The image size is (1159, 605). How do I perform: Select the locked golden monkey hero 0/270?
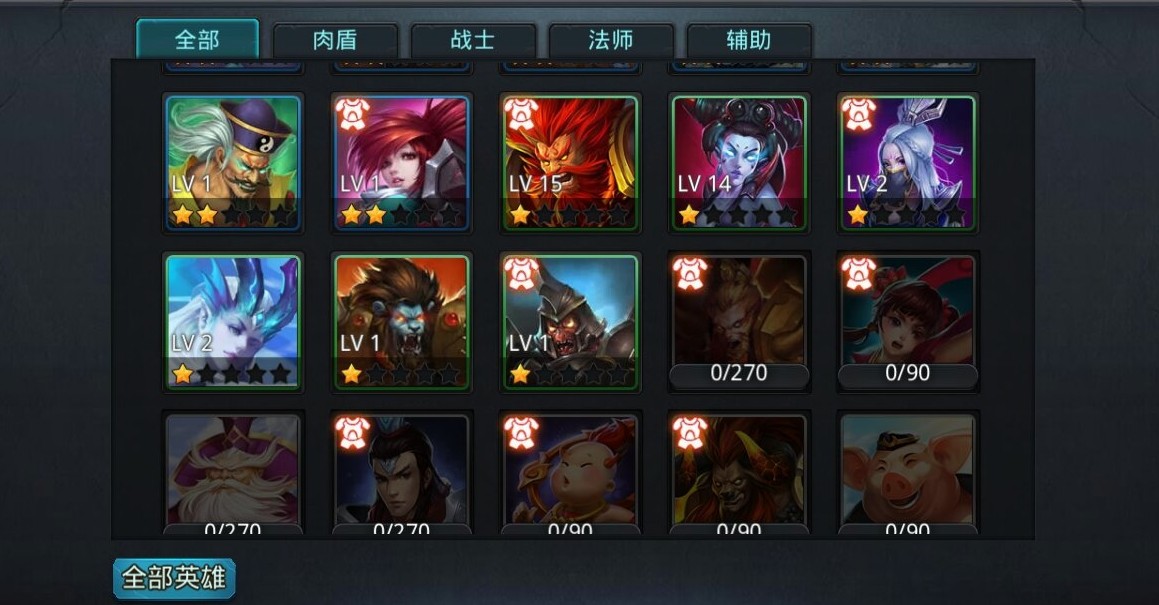[x=739, y=322]
